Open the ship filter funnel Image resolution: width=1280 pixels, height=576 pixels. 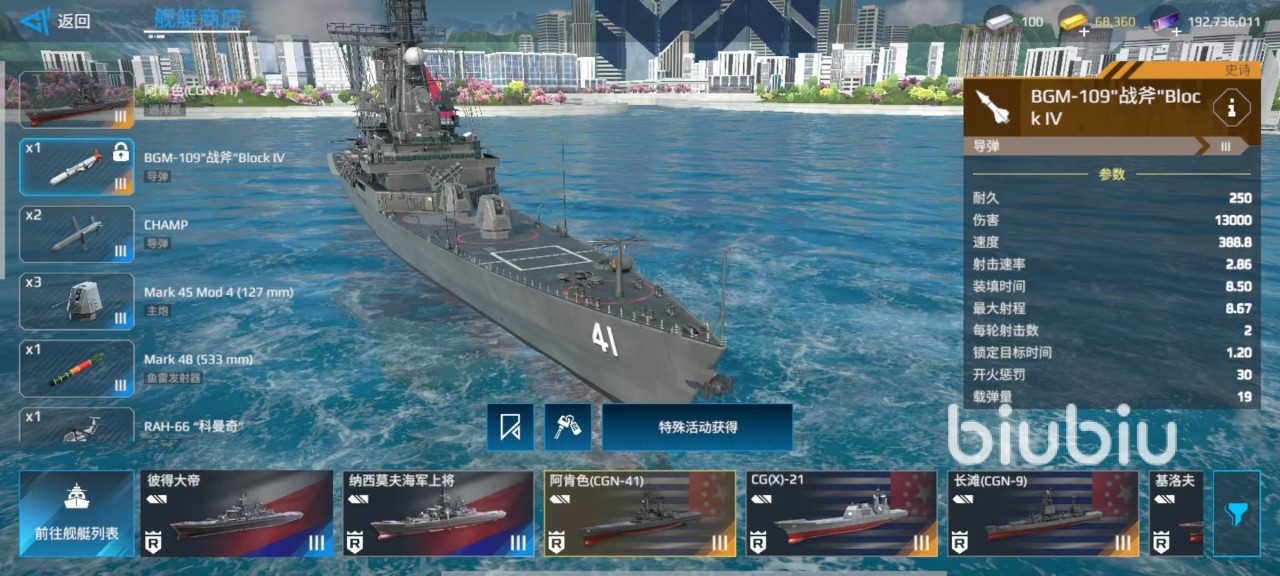click(x=1237, y=513)
